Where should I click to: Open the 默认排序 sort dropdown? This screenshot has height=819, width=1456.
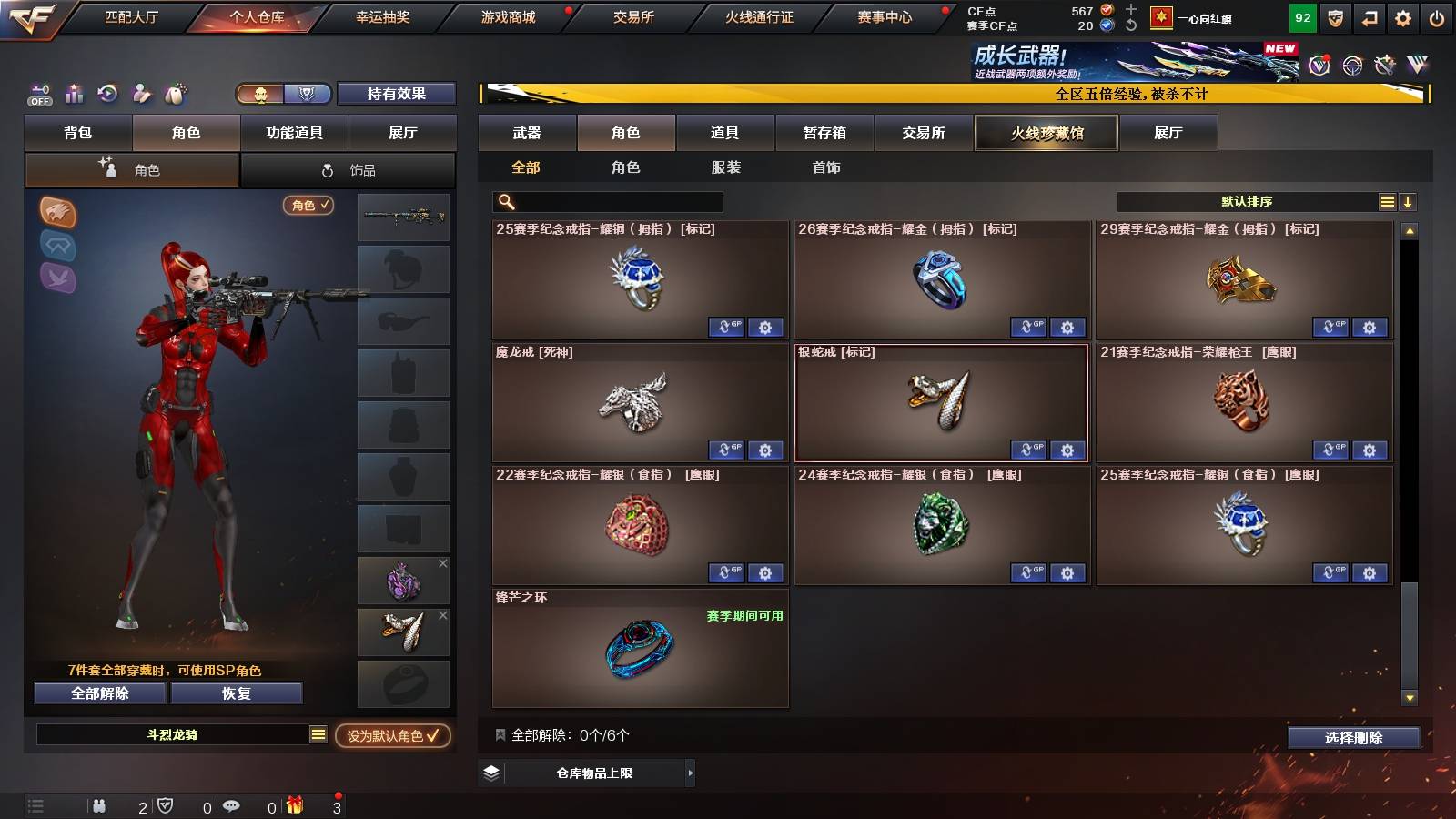tap(1247, 201)
